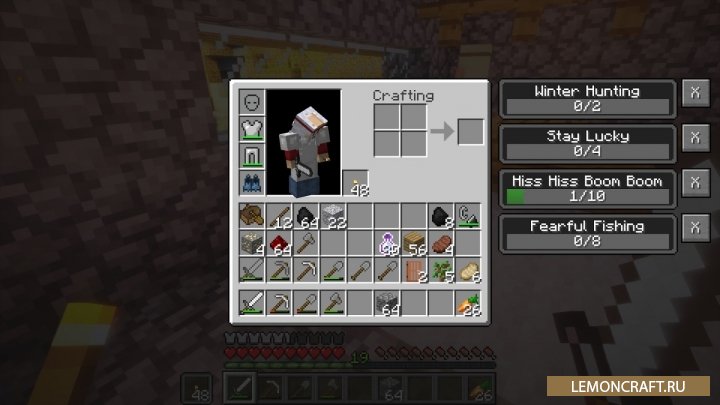This screenshot has width=720, height=405.
Task: Select the offhand slot with 48 torches
Action: coord(355,184)
